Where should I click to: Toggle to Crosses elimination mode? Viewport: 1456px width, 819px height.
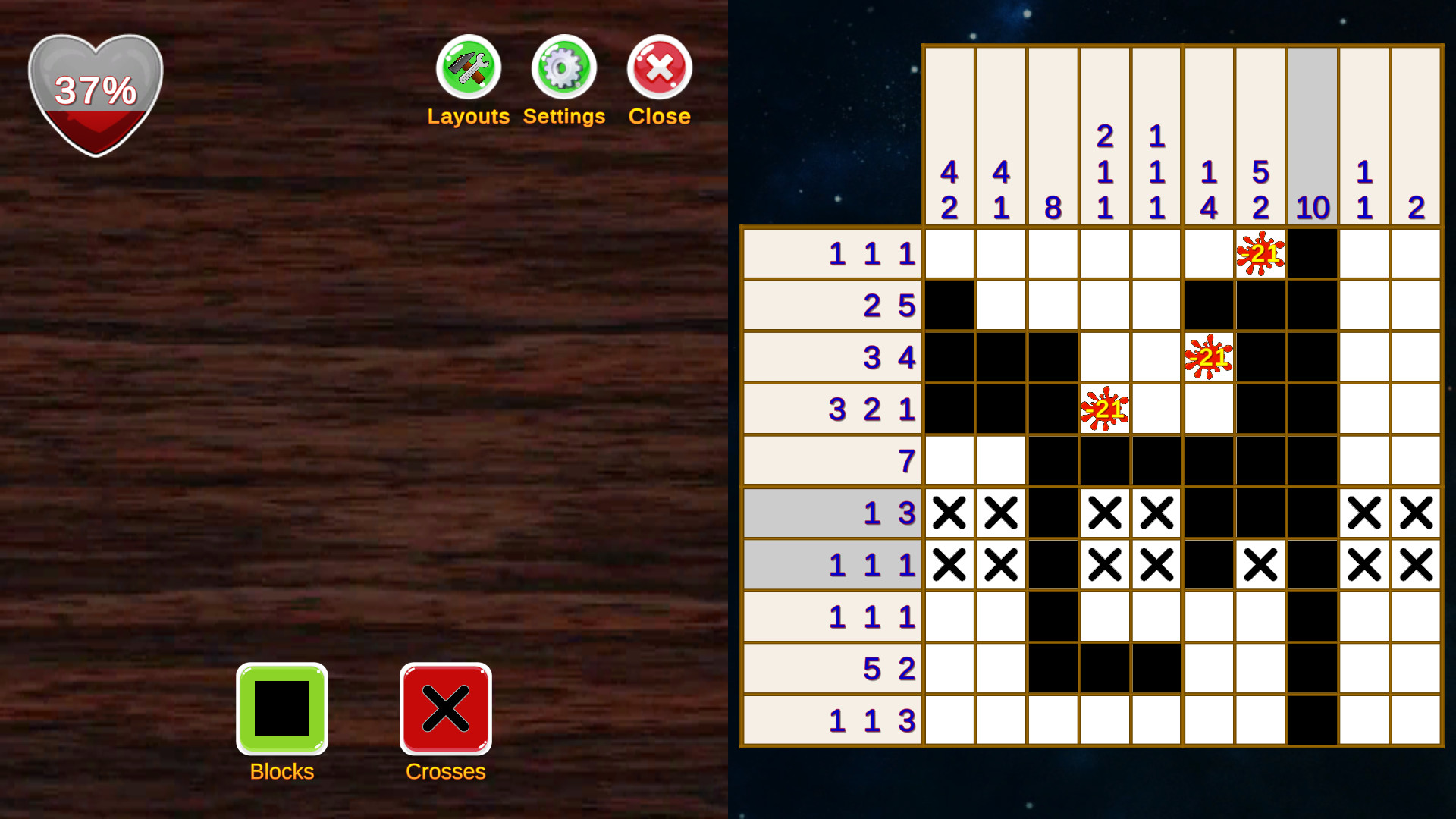coord(445,709)
